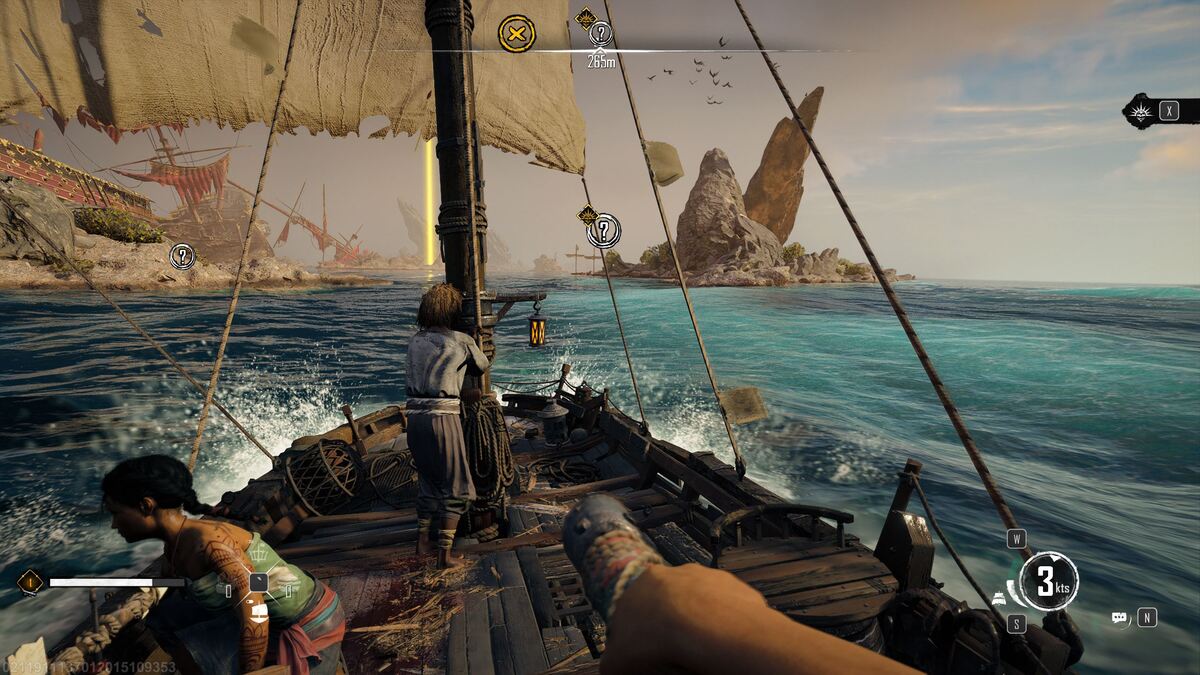Click the question mark marker beside the ship's mast
Viewport: 1200px width, 675px height.
tap(603, 231)
